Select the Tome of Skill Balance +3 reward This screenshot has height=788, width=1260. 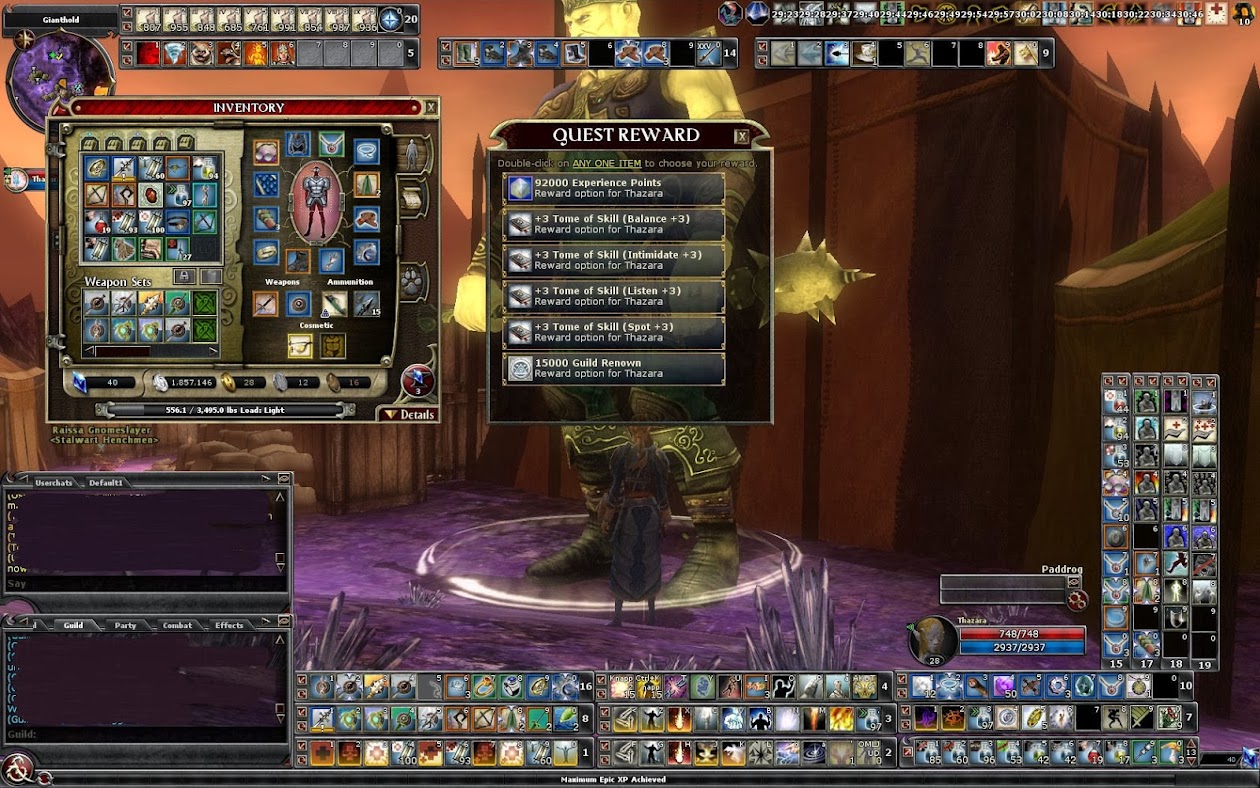point(614,224)
